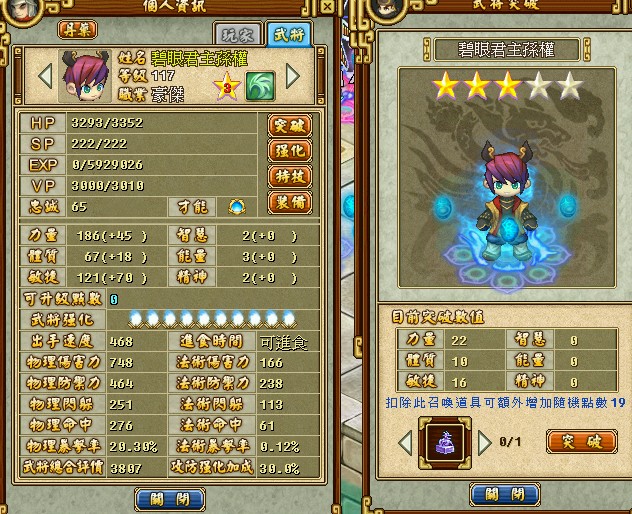The width and height of the screenshot is (632, 514).
Task: Show the previous general with the left arrow
Action: pyautogui.click(x=44, y=75)
